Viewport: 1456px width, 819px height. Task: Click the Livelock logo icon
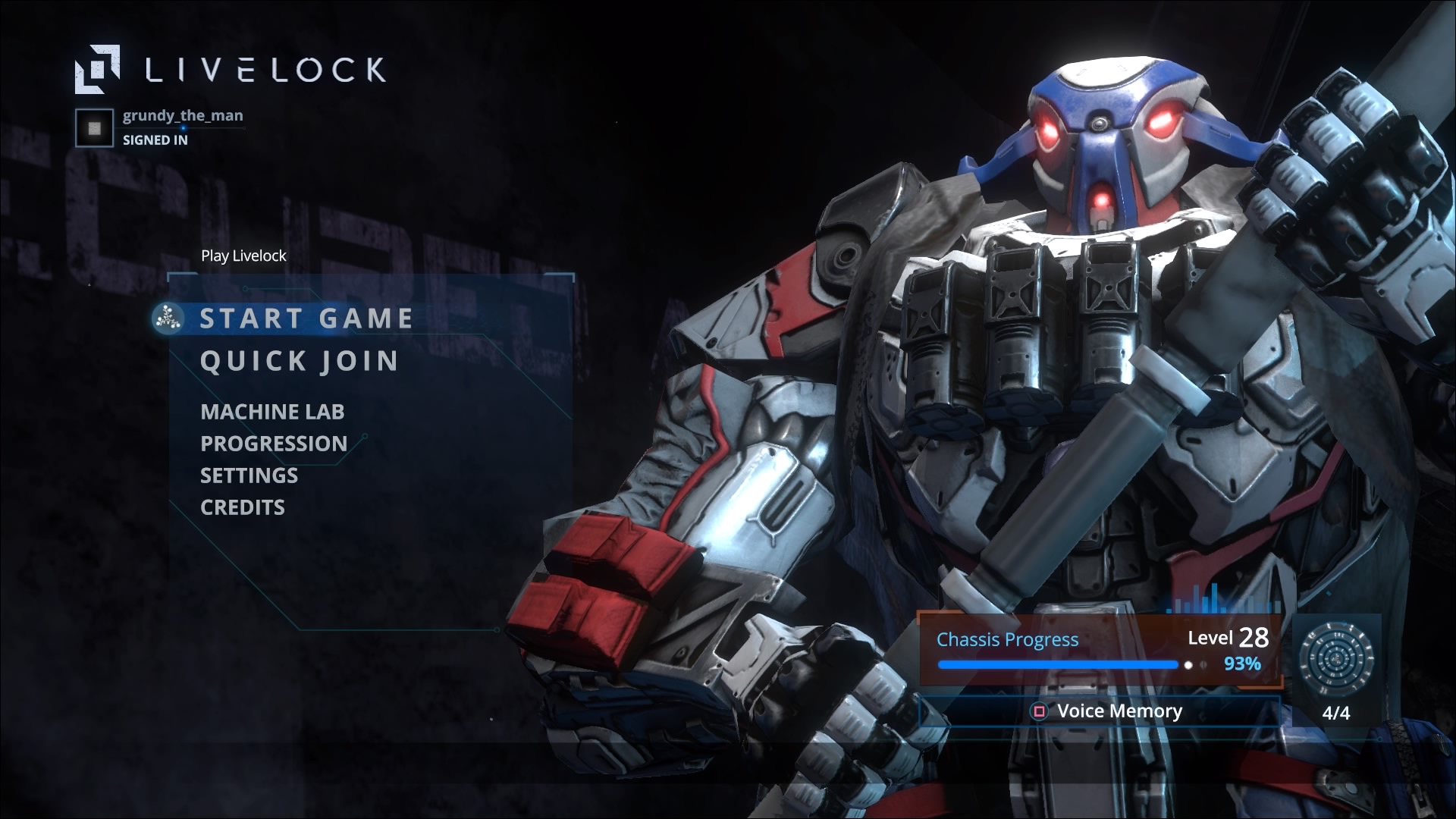(x=99, y=70)
